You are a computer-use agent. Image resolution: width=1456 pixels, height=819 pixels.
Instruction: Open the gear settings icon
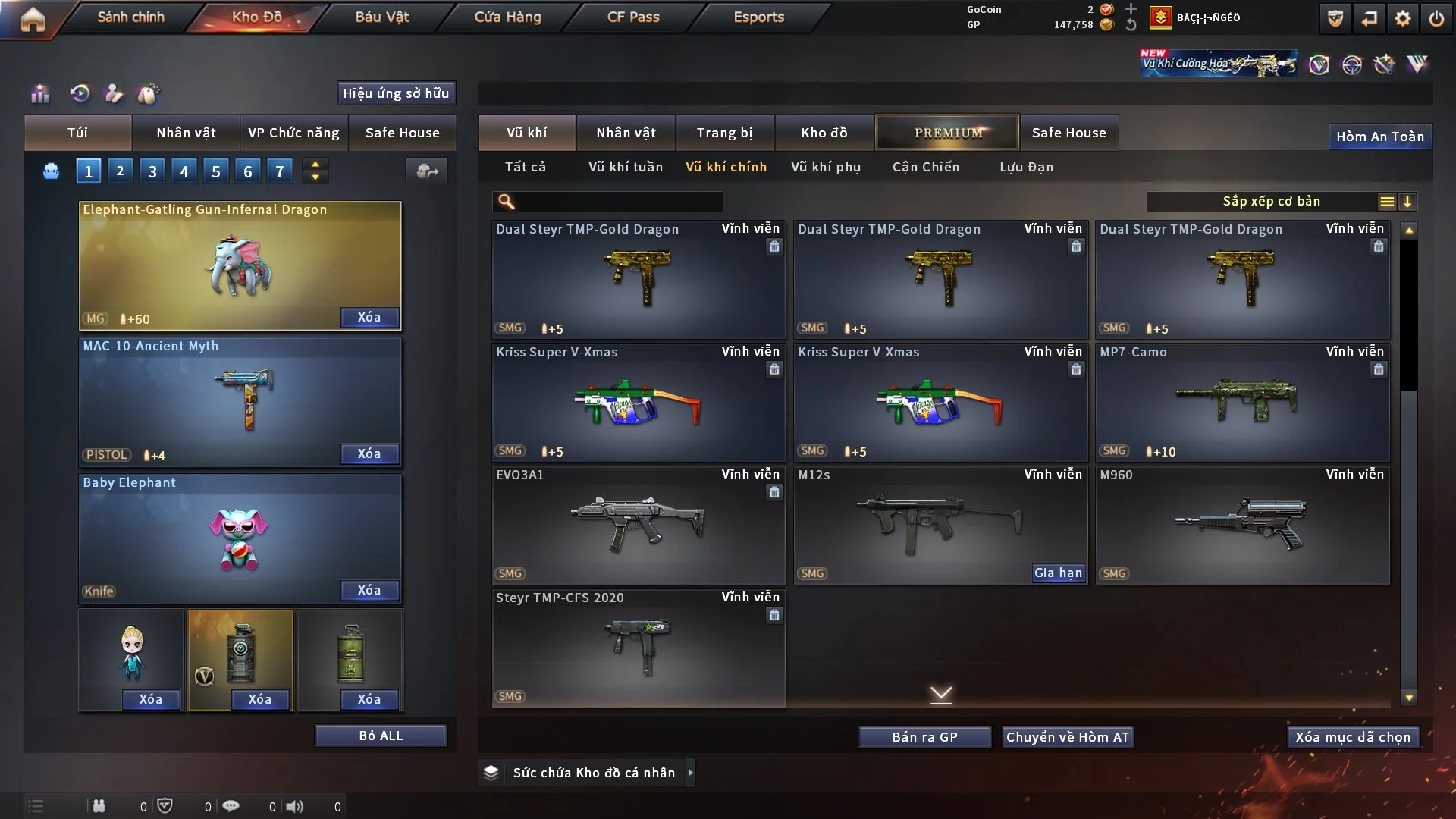coord(1403,18)
